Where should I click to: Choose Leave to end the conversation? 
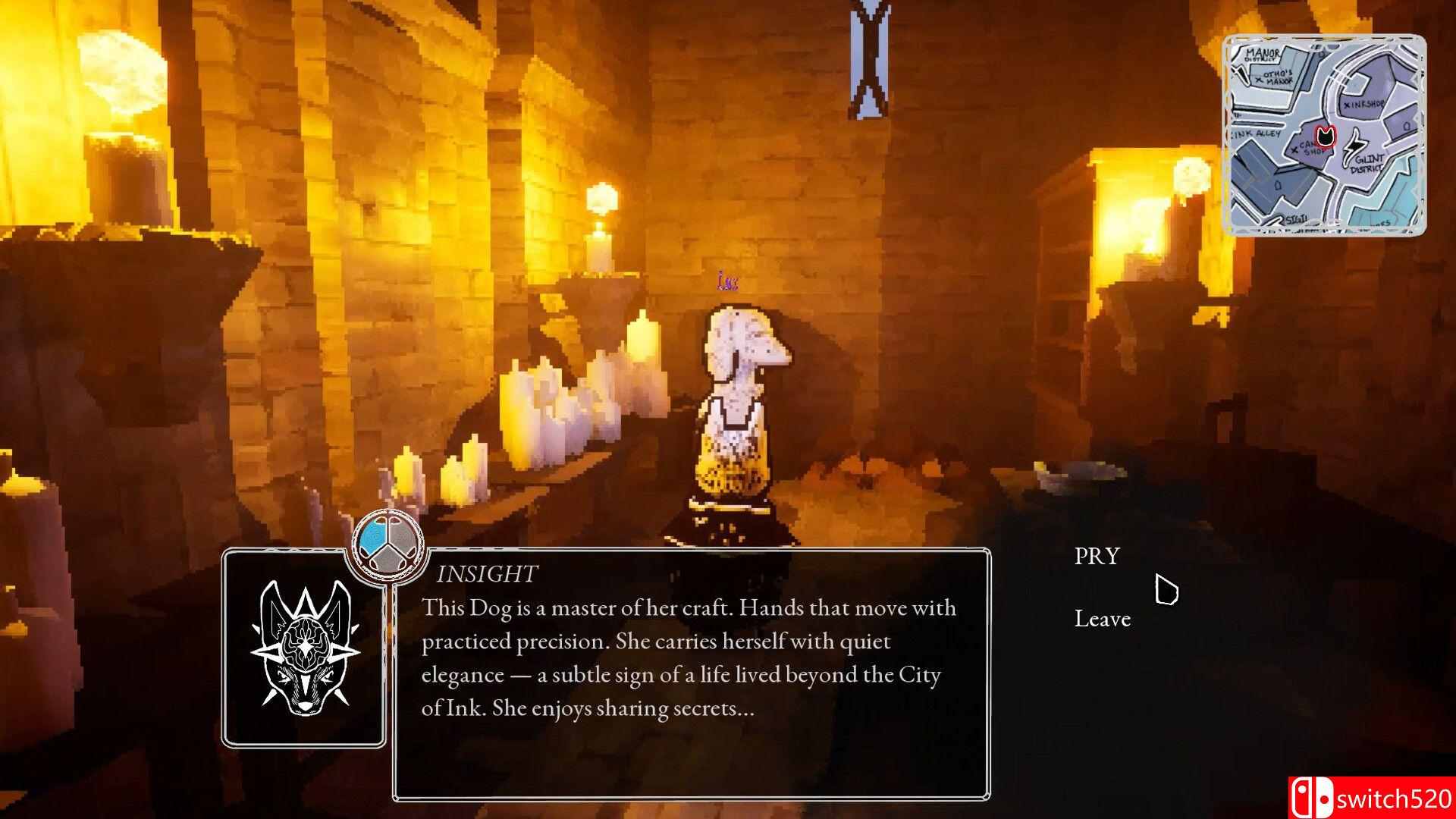1101,619
